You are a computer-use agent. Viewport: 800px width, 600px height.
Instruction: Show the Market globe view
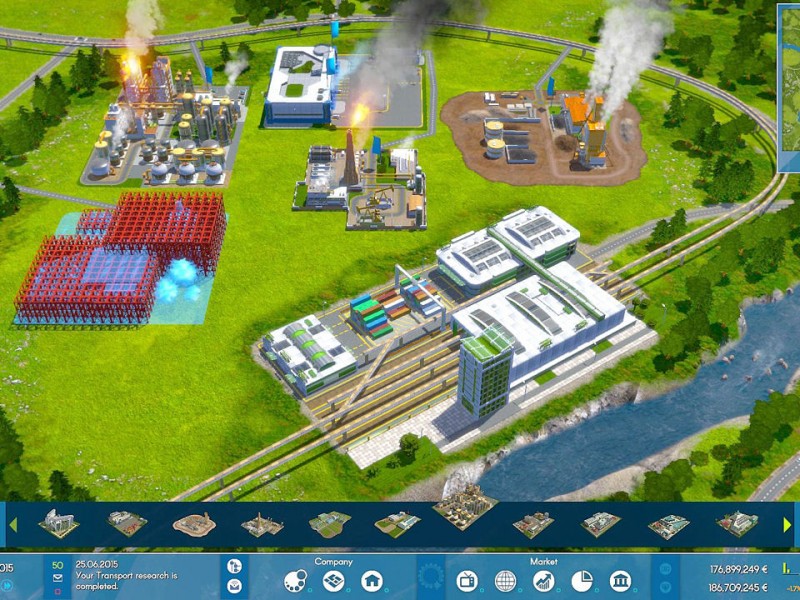[x=505, y=581]
